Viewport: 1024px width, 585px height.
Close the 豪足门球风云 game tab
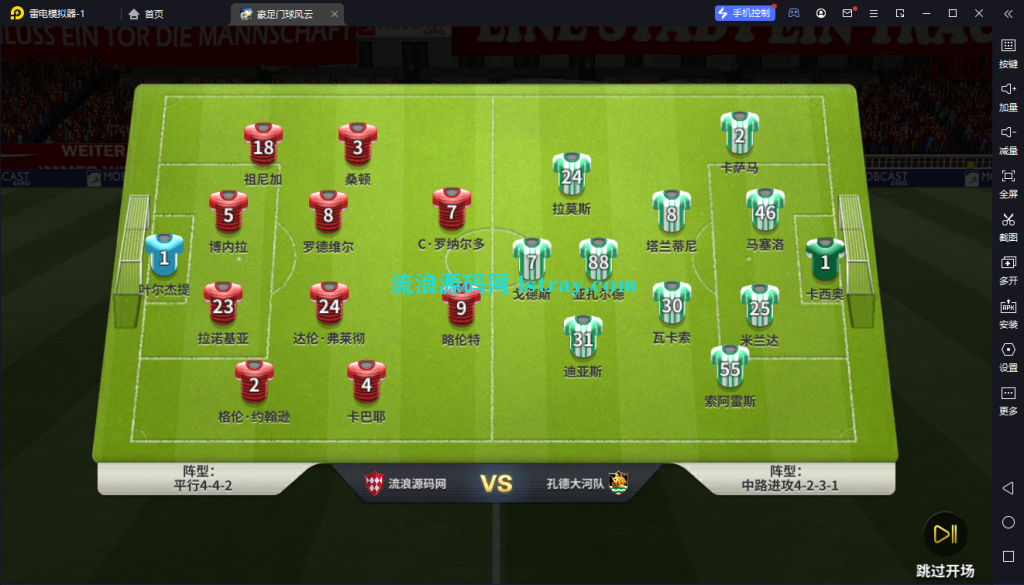(x=335, y=14)
